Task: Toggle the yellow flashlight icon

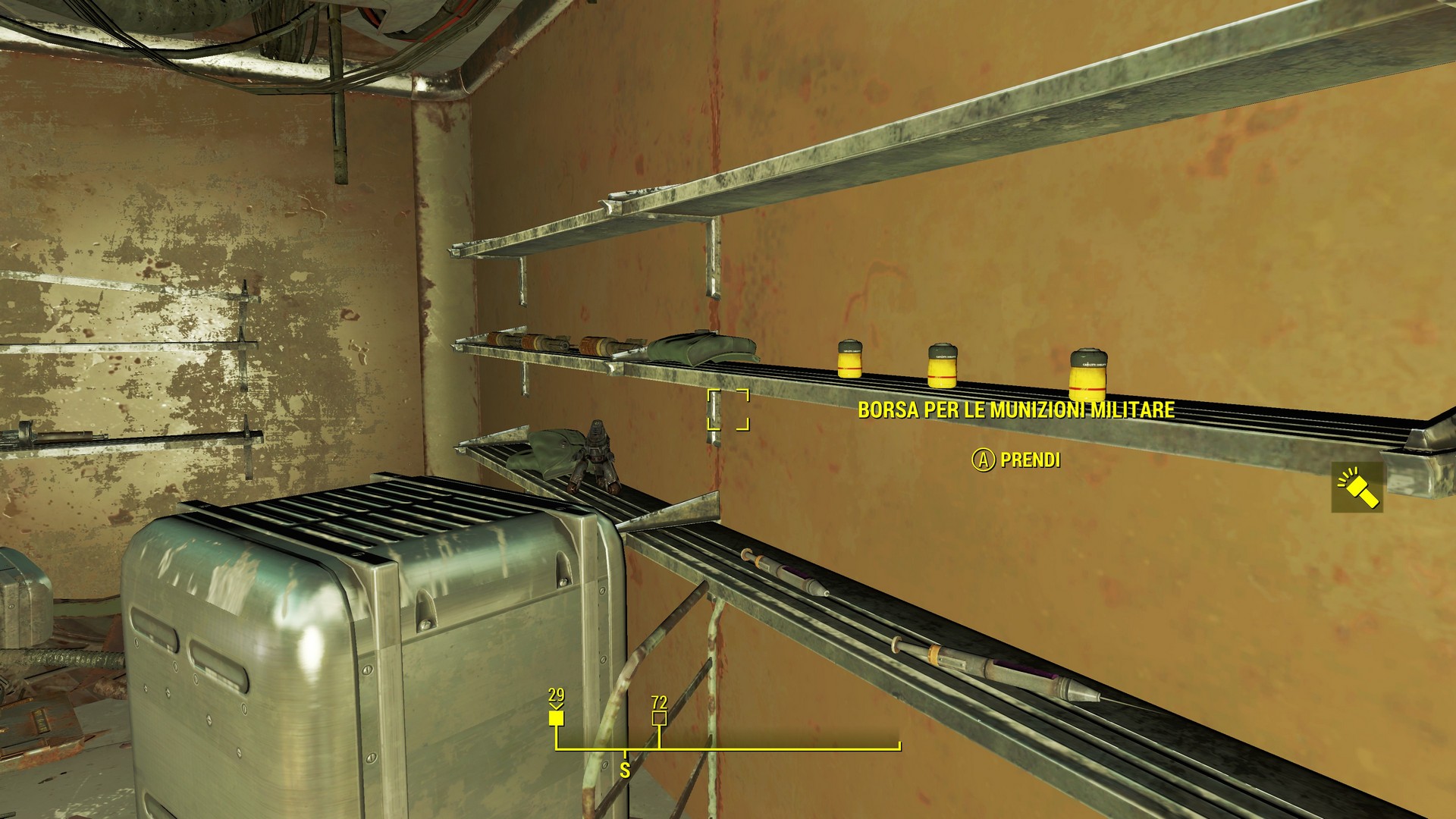Action: 1357,488
